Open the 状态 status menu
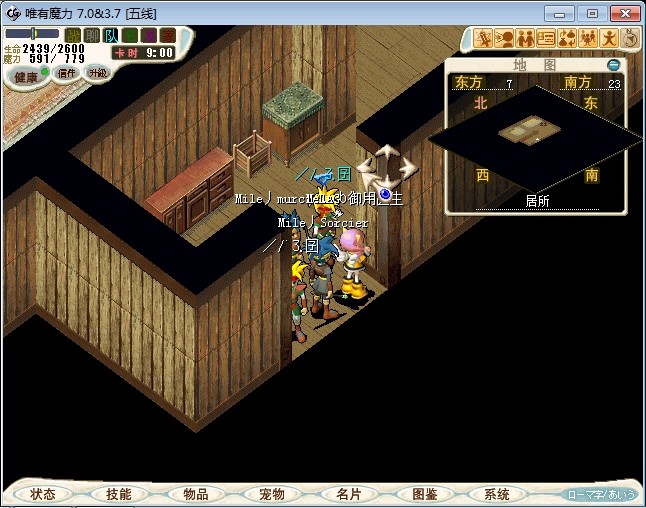Viewport: 646px width, 508px height. (x=43, y=494)
